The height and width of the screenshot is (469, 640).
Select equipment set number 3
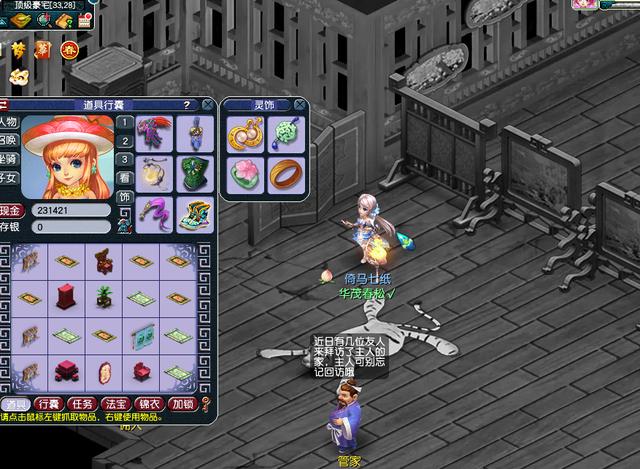(124, 160)
